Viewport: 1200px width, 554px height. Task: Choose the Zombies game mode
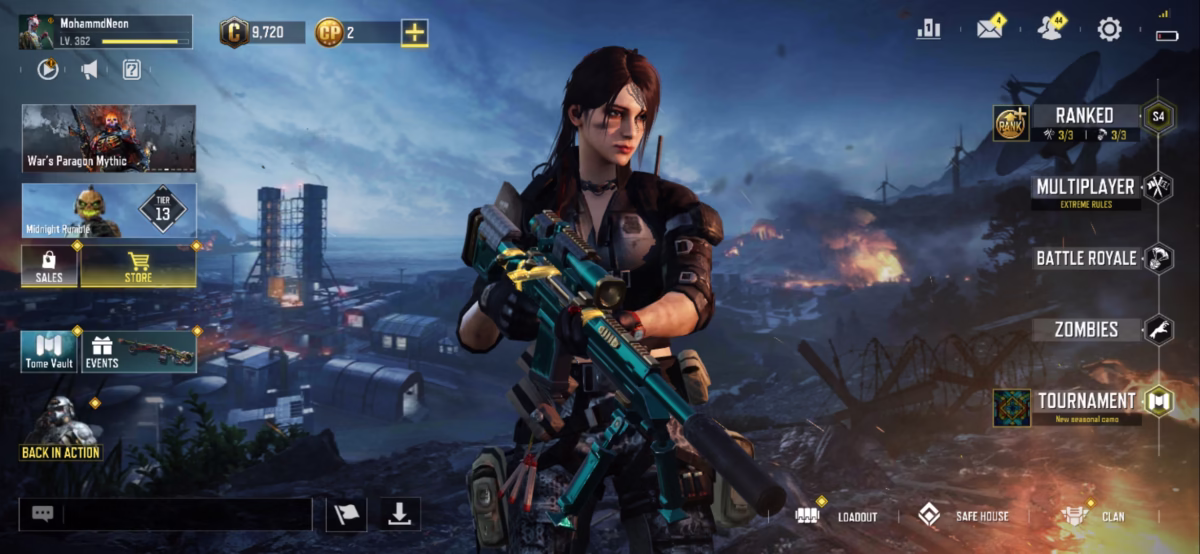(1086, 329)
